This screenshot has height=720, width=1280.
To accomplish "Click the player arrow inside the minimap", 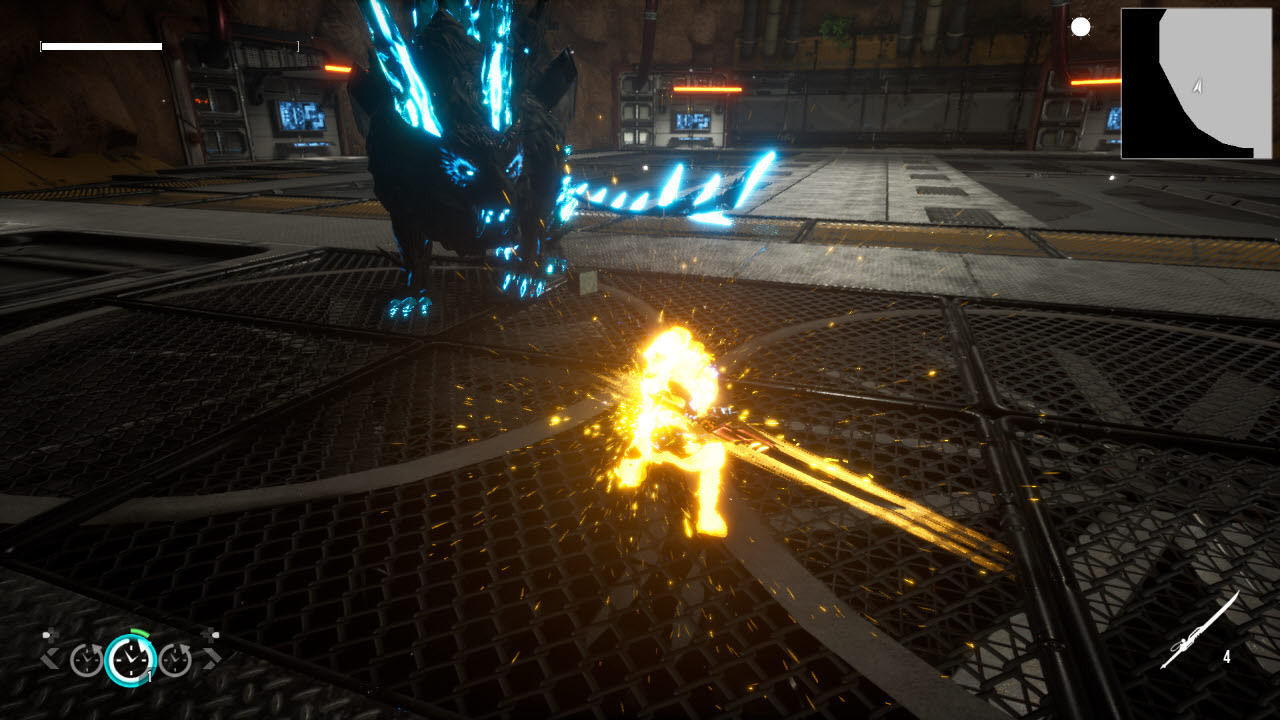I will coord(1196,88).
